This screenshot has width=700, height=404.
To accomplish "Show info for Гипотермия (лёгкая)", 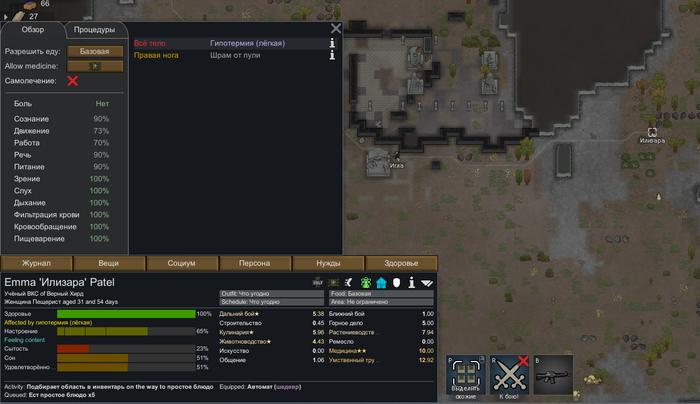I will (x=332, y=44).
